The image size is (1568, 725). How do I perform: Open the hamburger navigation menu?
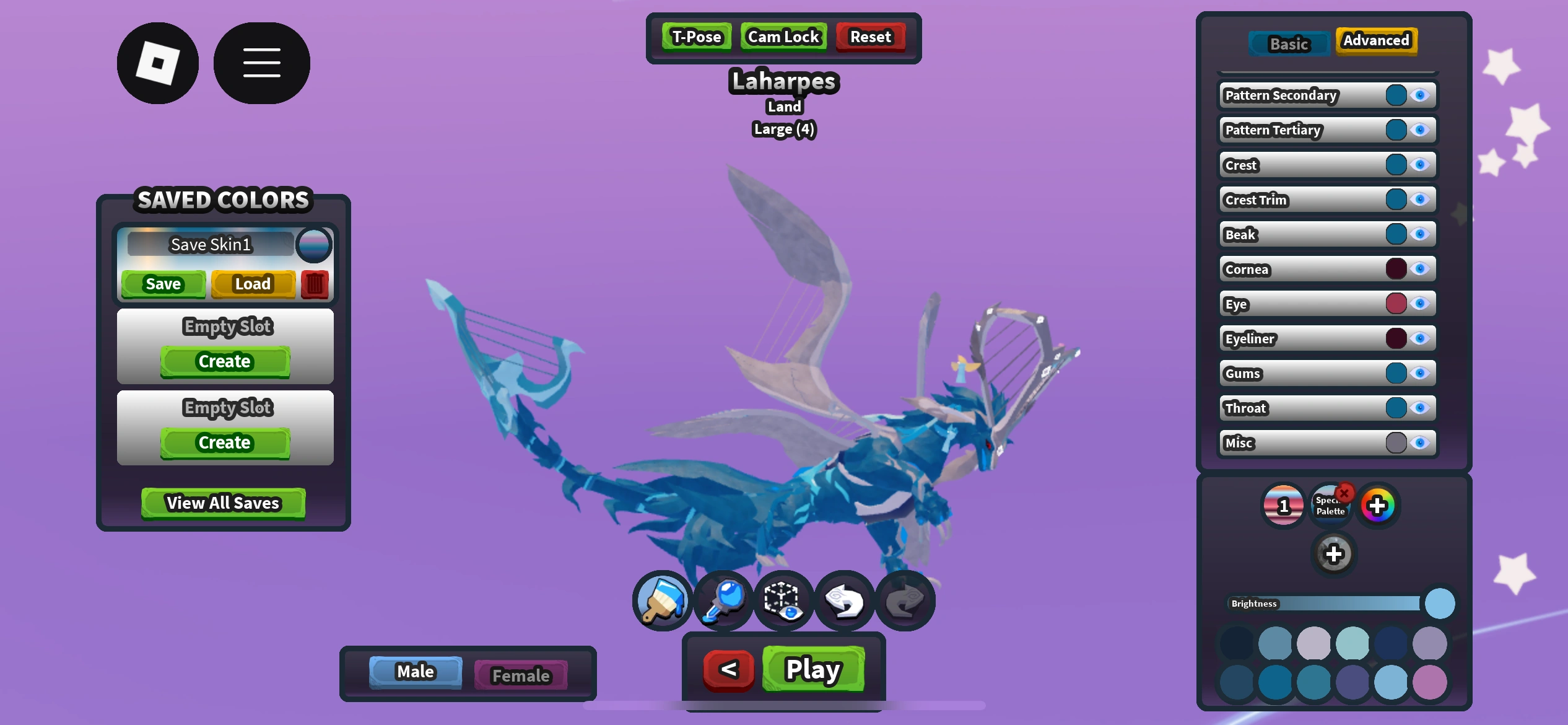261,63
